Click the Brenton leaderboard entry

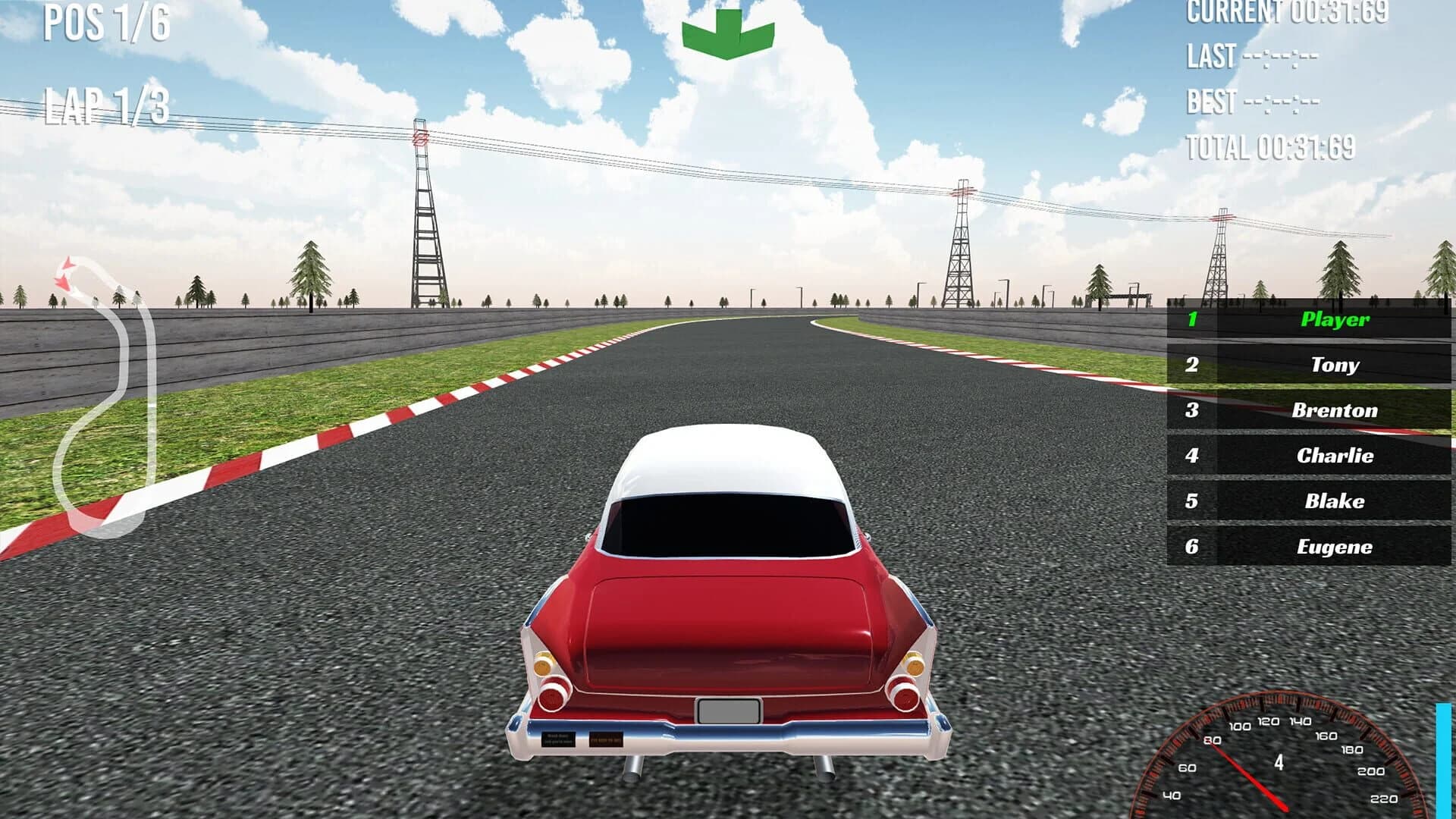pos(1334,411)
